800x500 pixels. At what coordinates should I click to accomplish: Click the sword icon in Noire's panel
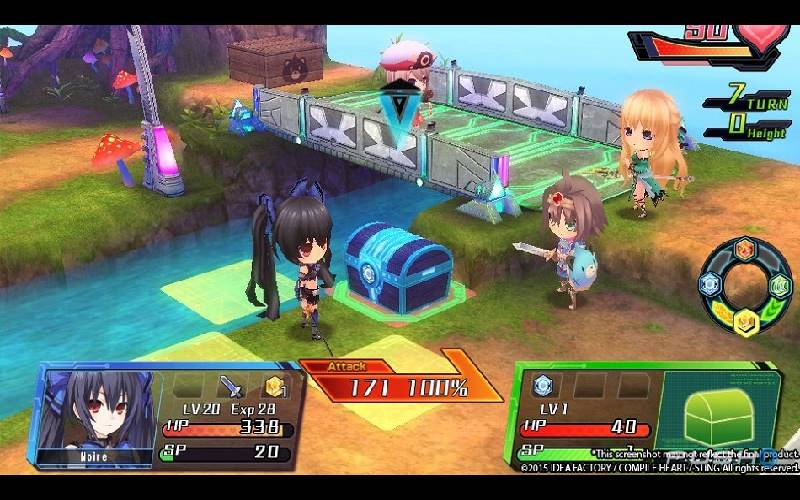coord(229,386)
